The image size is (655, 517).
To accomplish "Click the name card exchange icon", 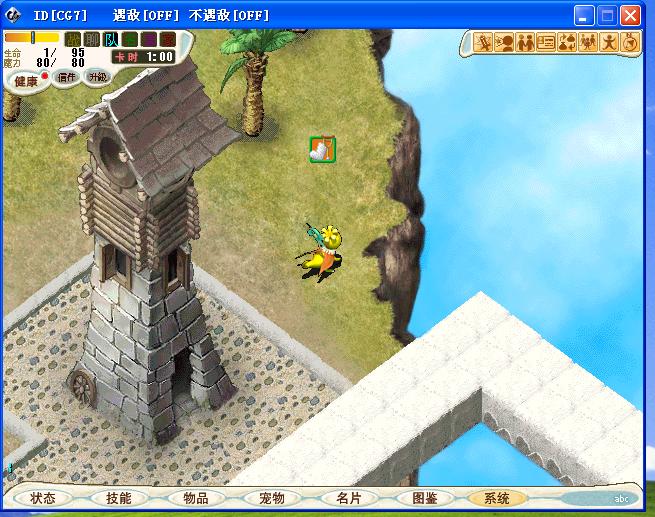I will pos(546,43).
